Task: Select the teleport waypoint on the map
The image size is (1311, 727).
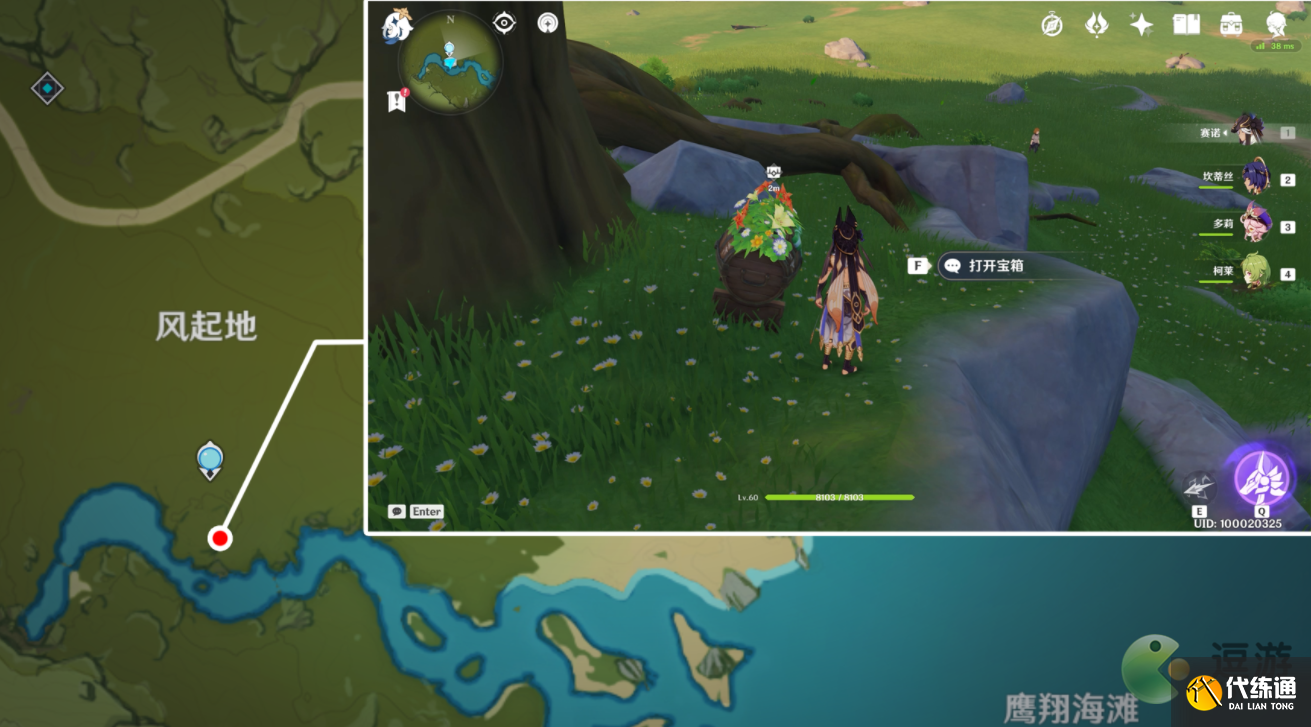Action: click(209, 458)
